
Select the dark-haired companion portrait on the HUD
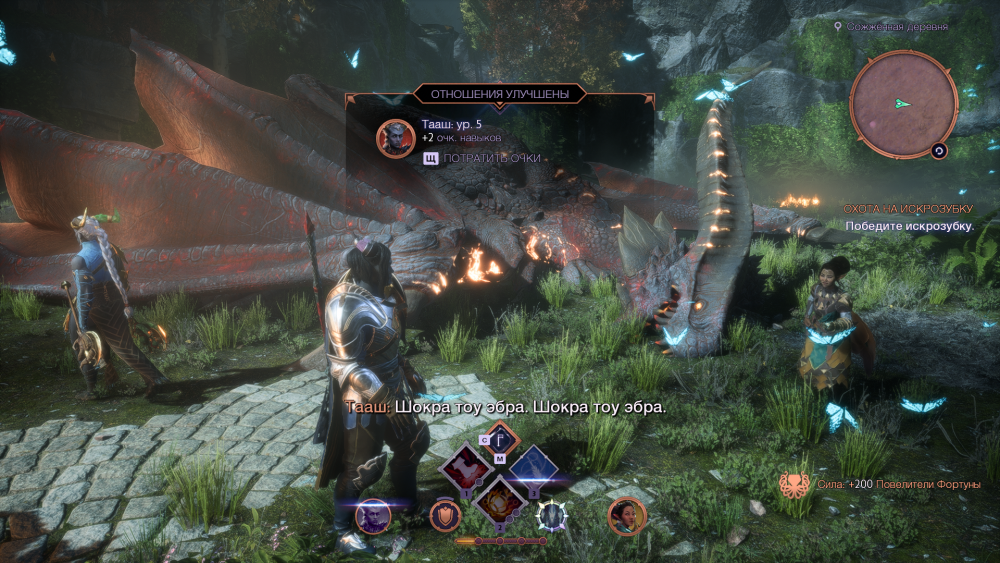[626, 516]
